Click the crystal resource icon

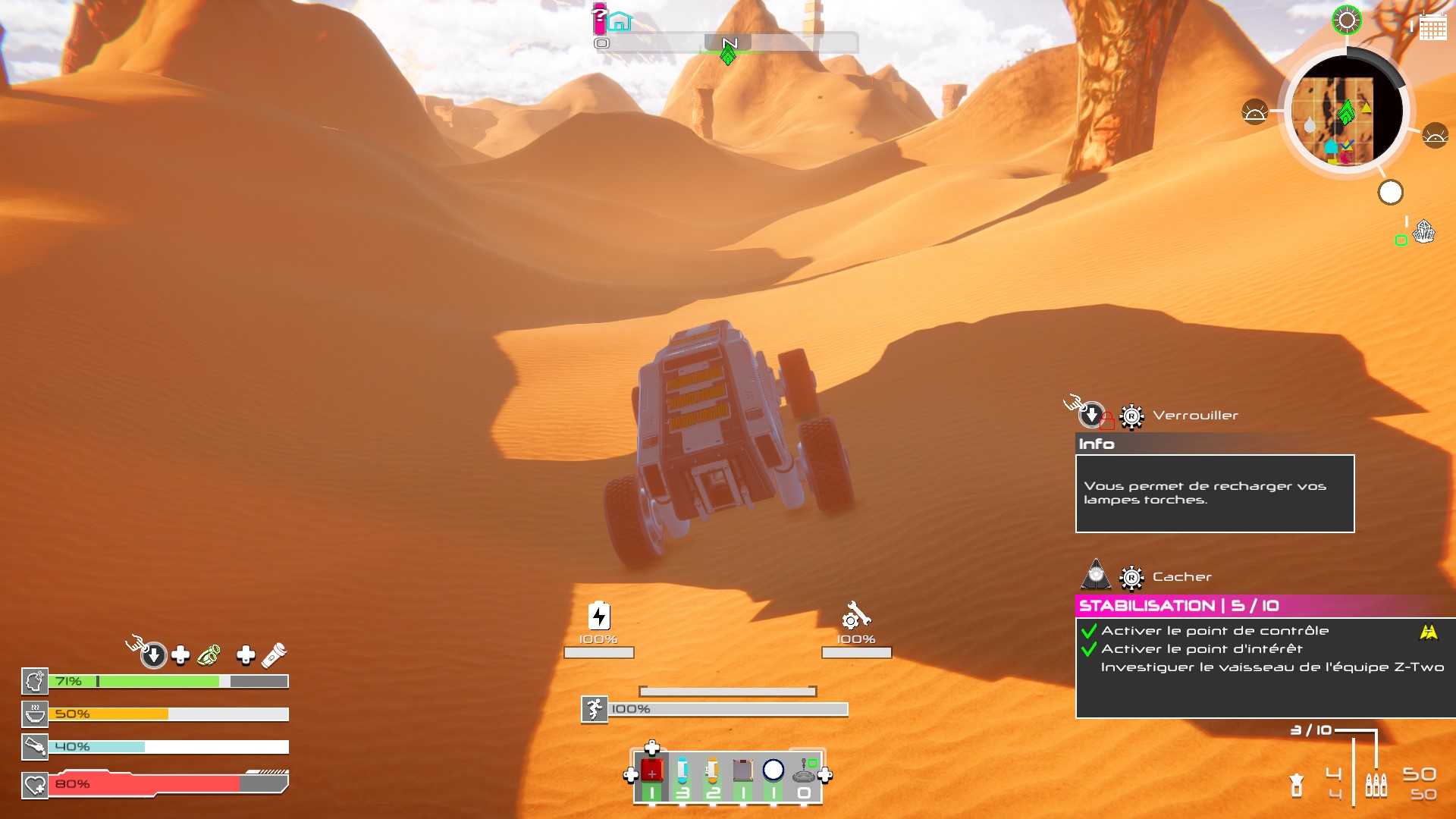[x=1424, y=231]
